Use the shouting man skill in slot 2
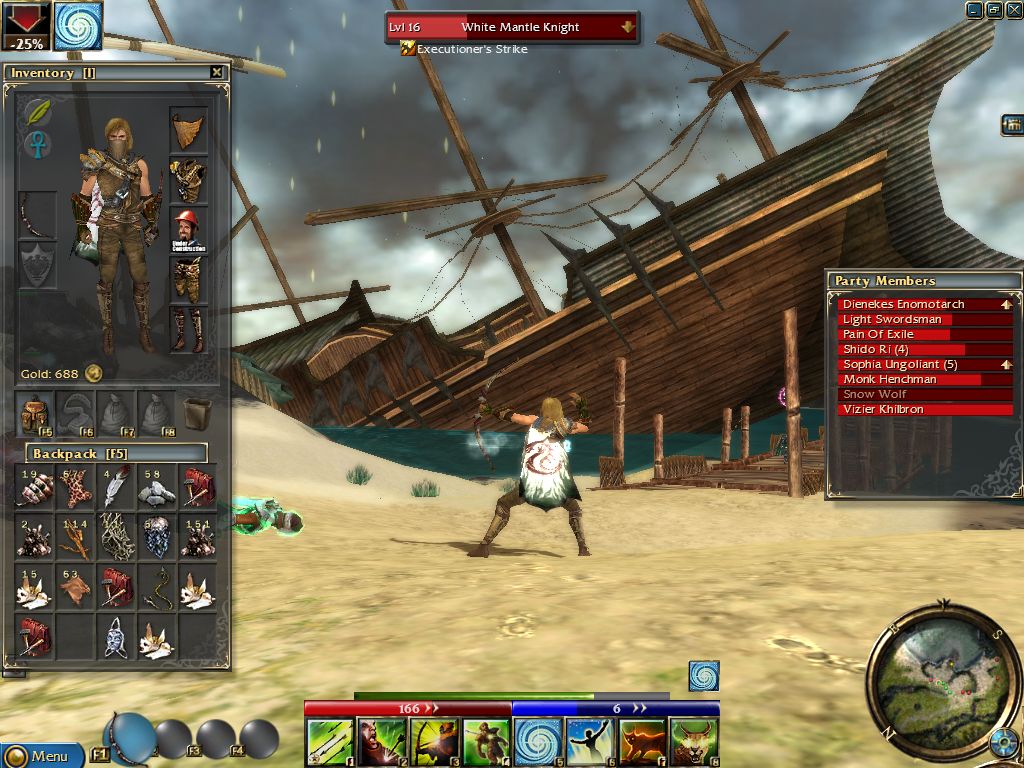The image size is (1024, 768). (382, 744)
